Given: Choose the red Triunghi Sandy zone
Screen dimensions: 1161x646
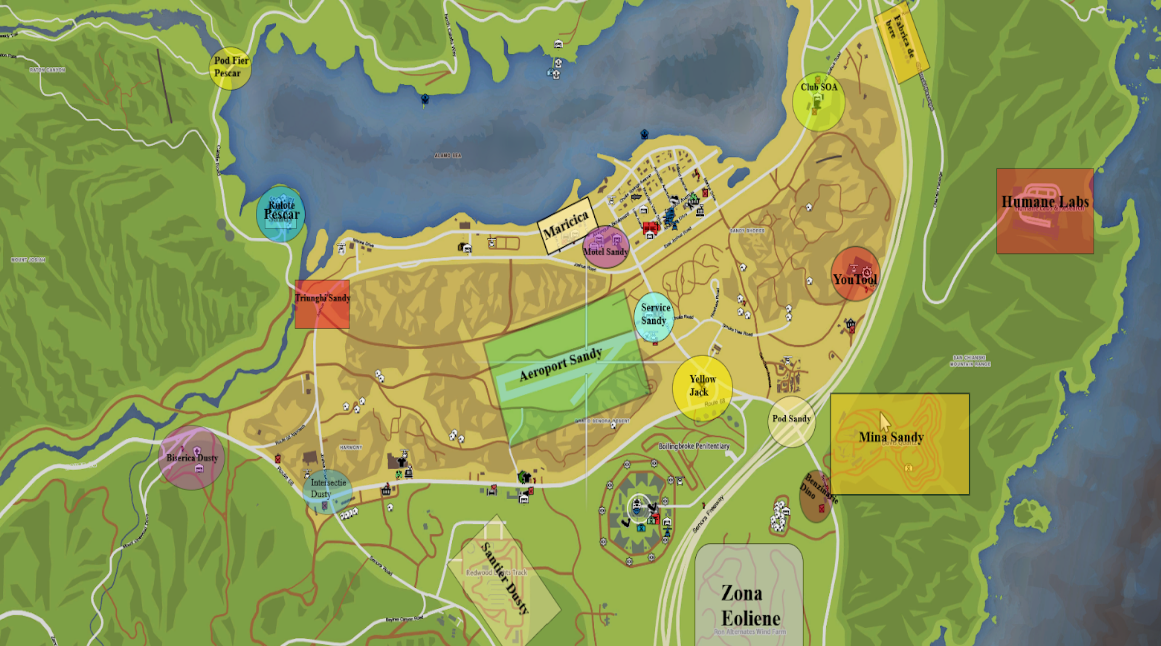Looking at the screenshot, I should coord(322,304).
